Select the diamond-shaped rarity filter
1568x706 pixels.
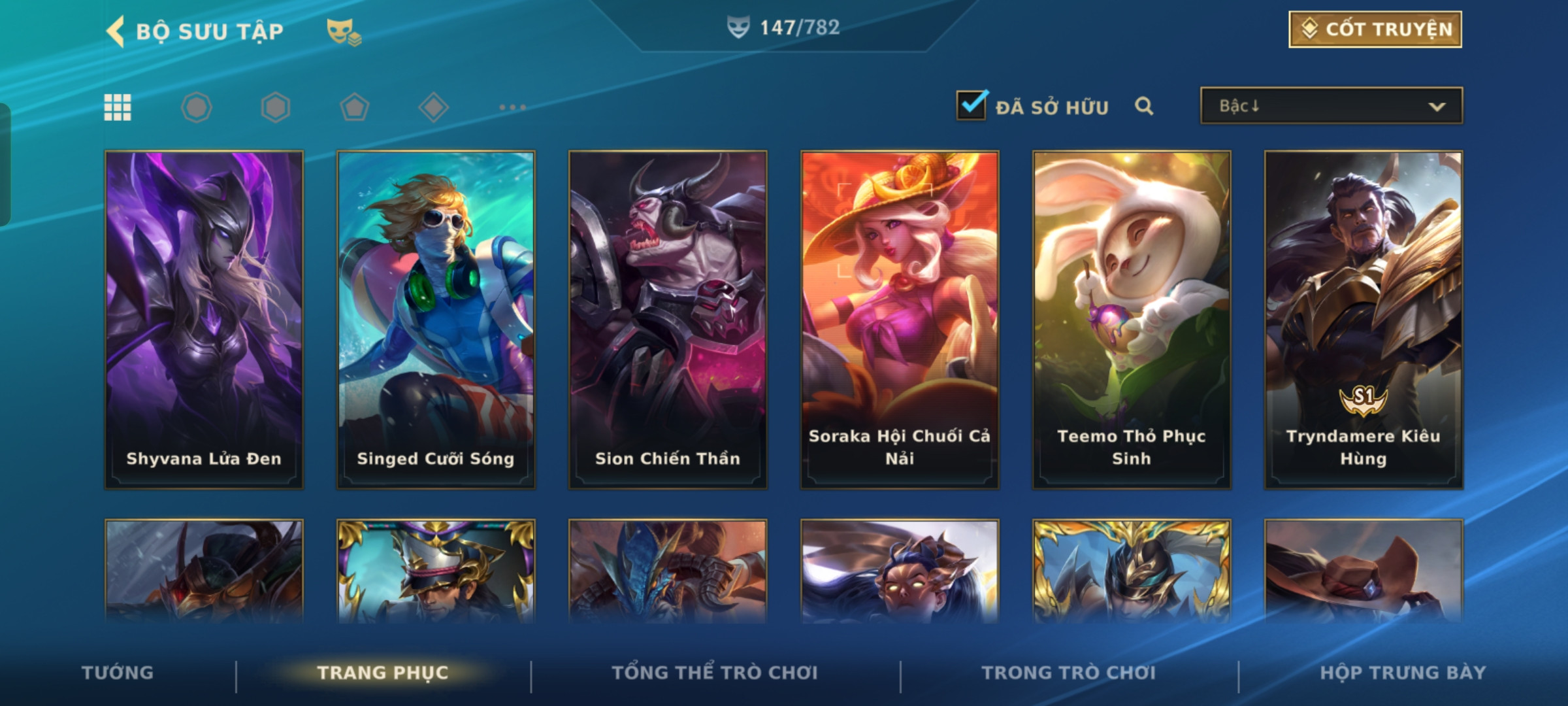pyautogui.click(x=433, y=107)
